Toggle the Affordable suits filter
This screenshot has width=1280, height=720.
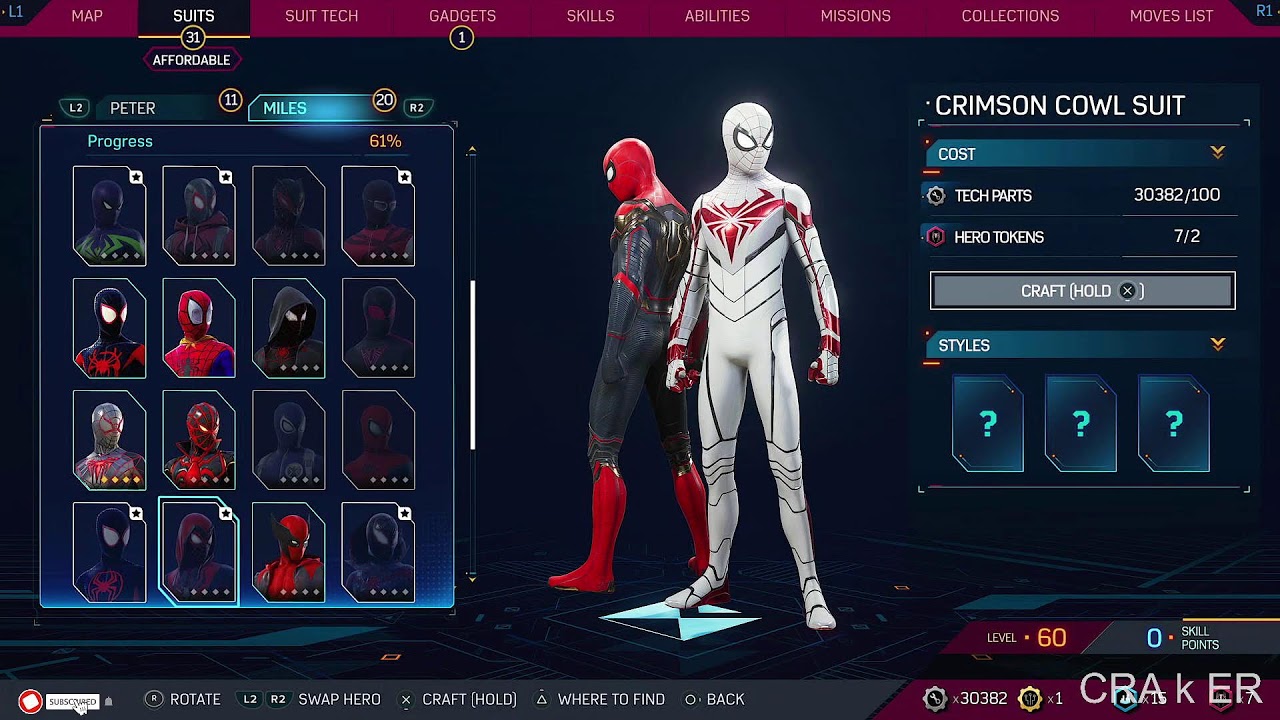coord(191,60)
